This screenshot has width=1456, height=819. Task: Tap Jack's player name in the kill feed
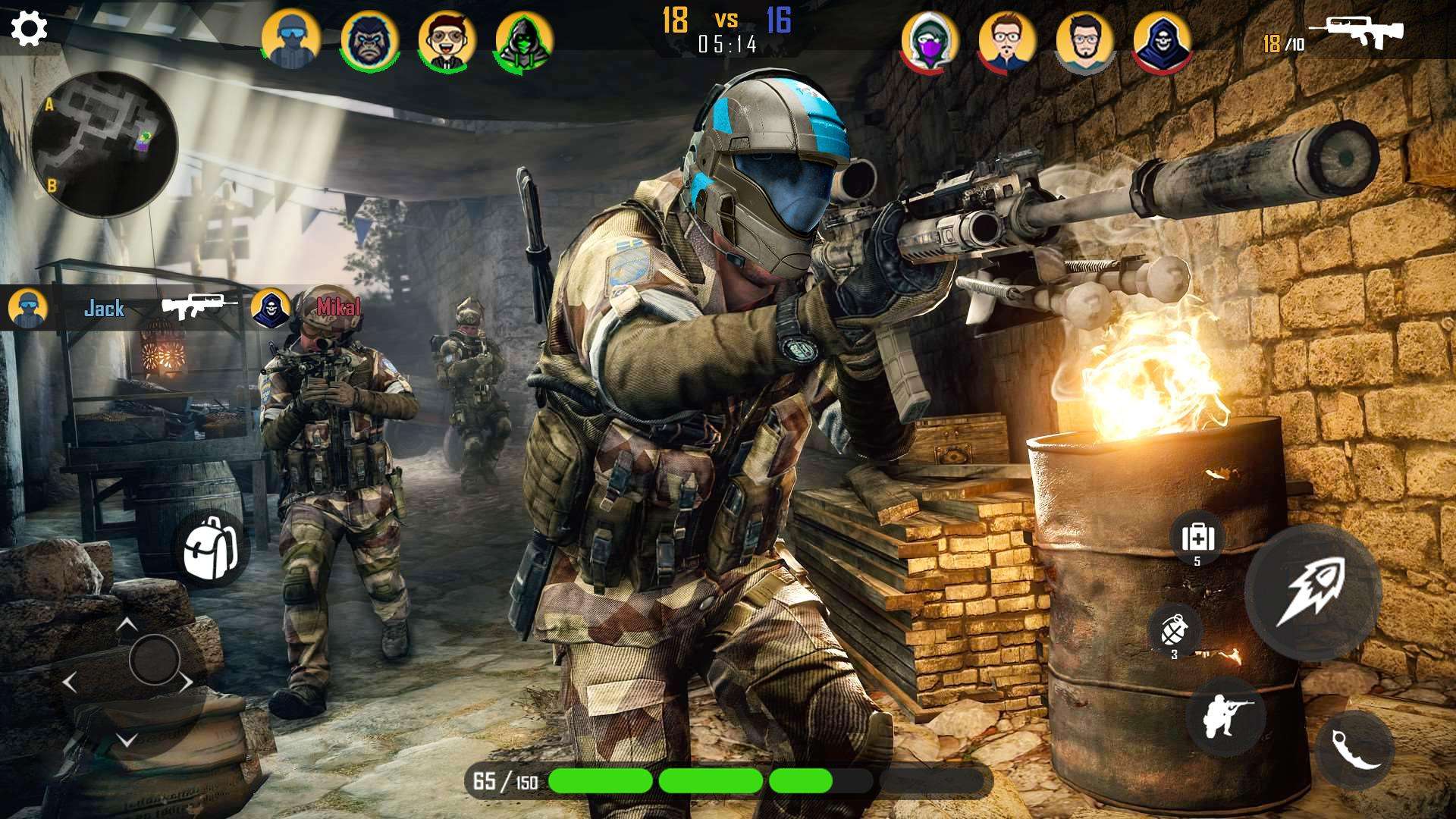pos(104,309)
